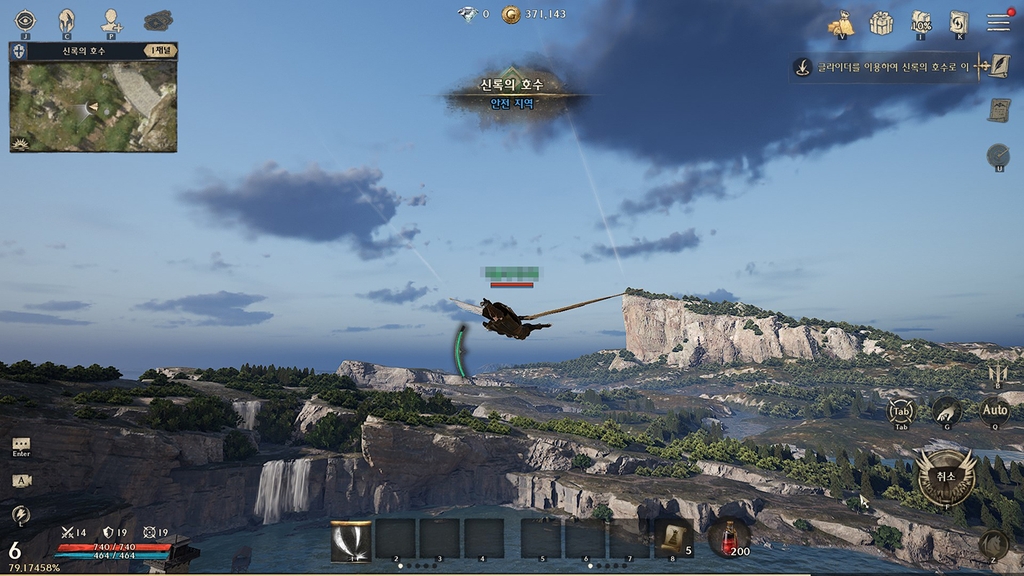Open the 10% inventory bag icon
Viewport: 1024px width, 576px height.
click(x=921, y=23)
